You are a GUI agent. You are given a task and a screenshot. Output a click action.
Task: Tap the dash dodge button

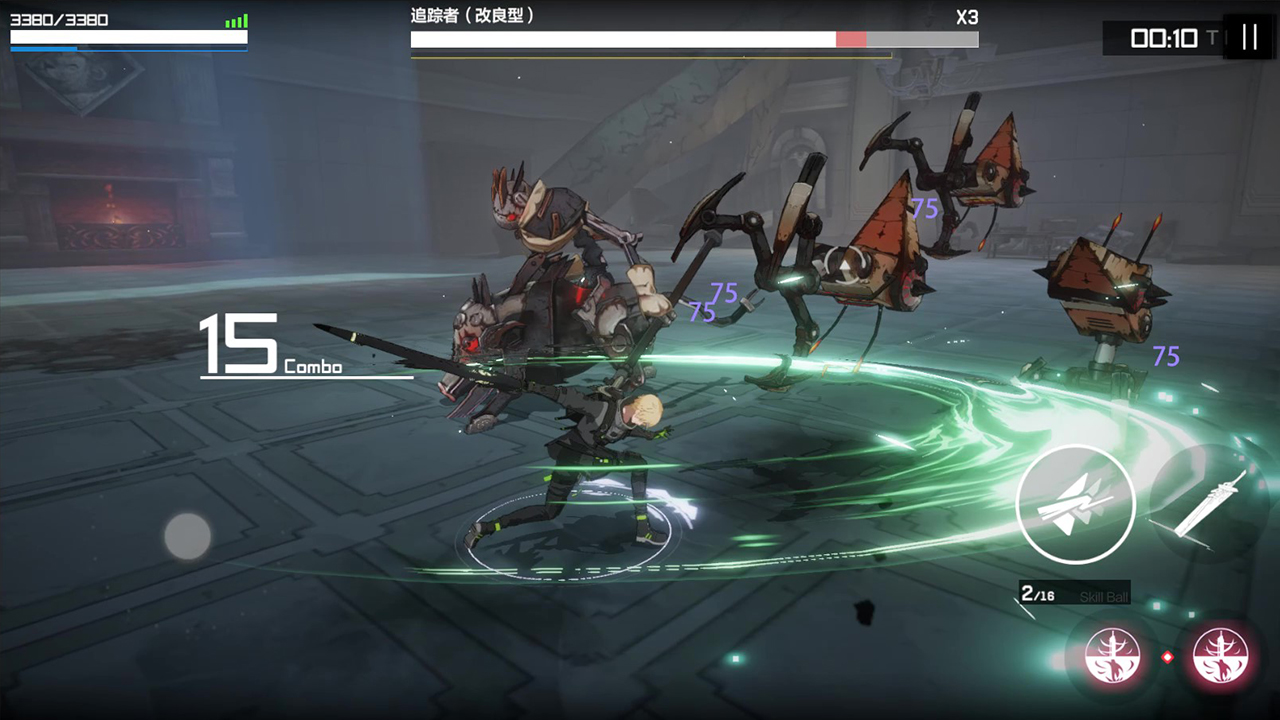coord(1075,503)
